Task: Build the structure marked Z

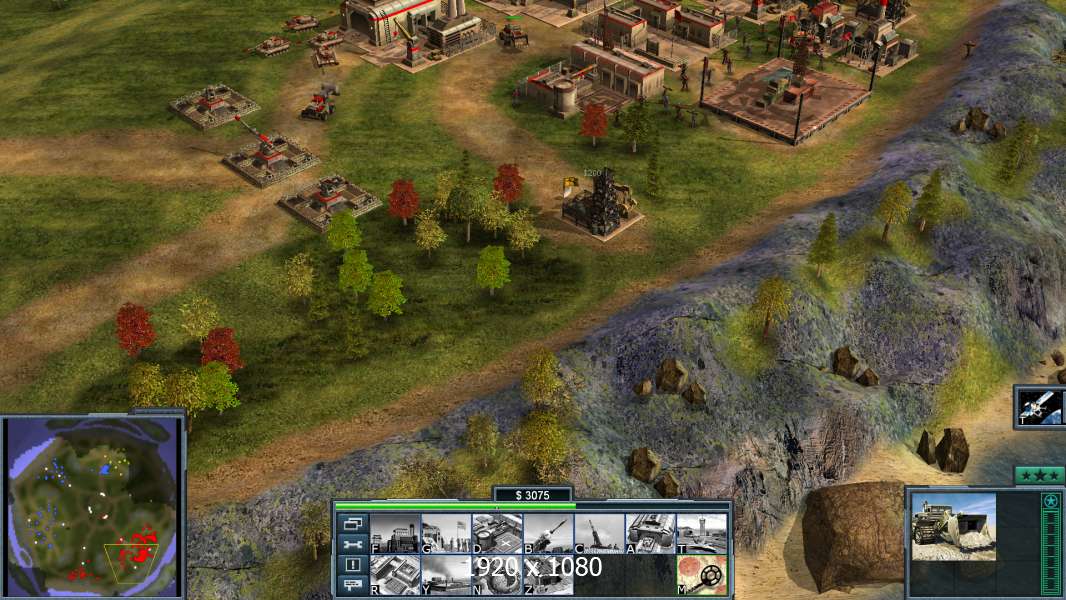Action: pyautogui.click(x=548, y=574)
